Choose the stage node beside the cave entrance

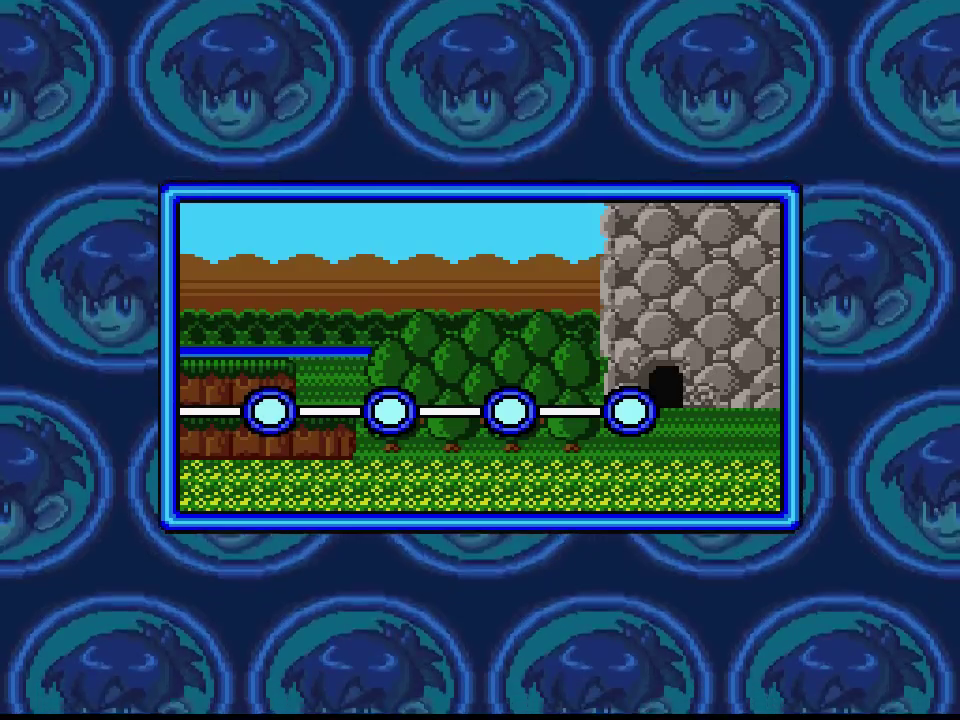click(x=629, y=411)
